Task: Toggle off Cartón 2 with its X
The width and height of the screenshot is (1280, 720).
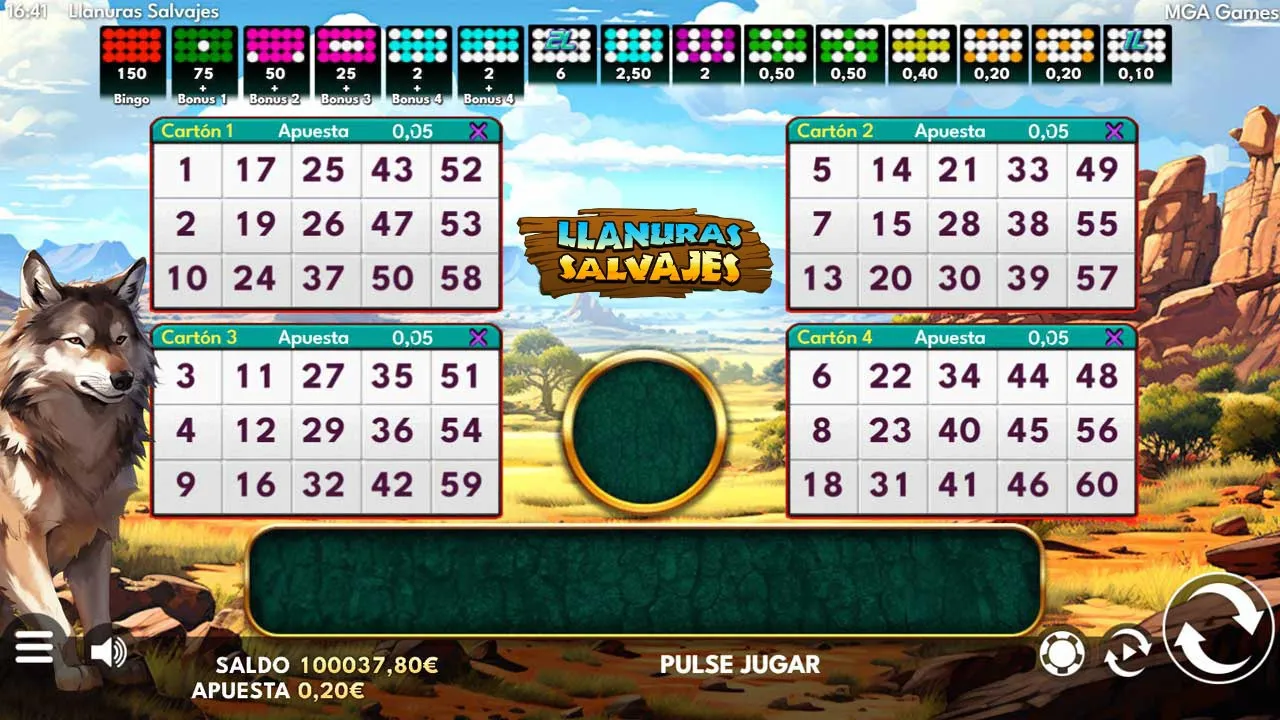Action: click(x=1113, y=130)
